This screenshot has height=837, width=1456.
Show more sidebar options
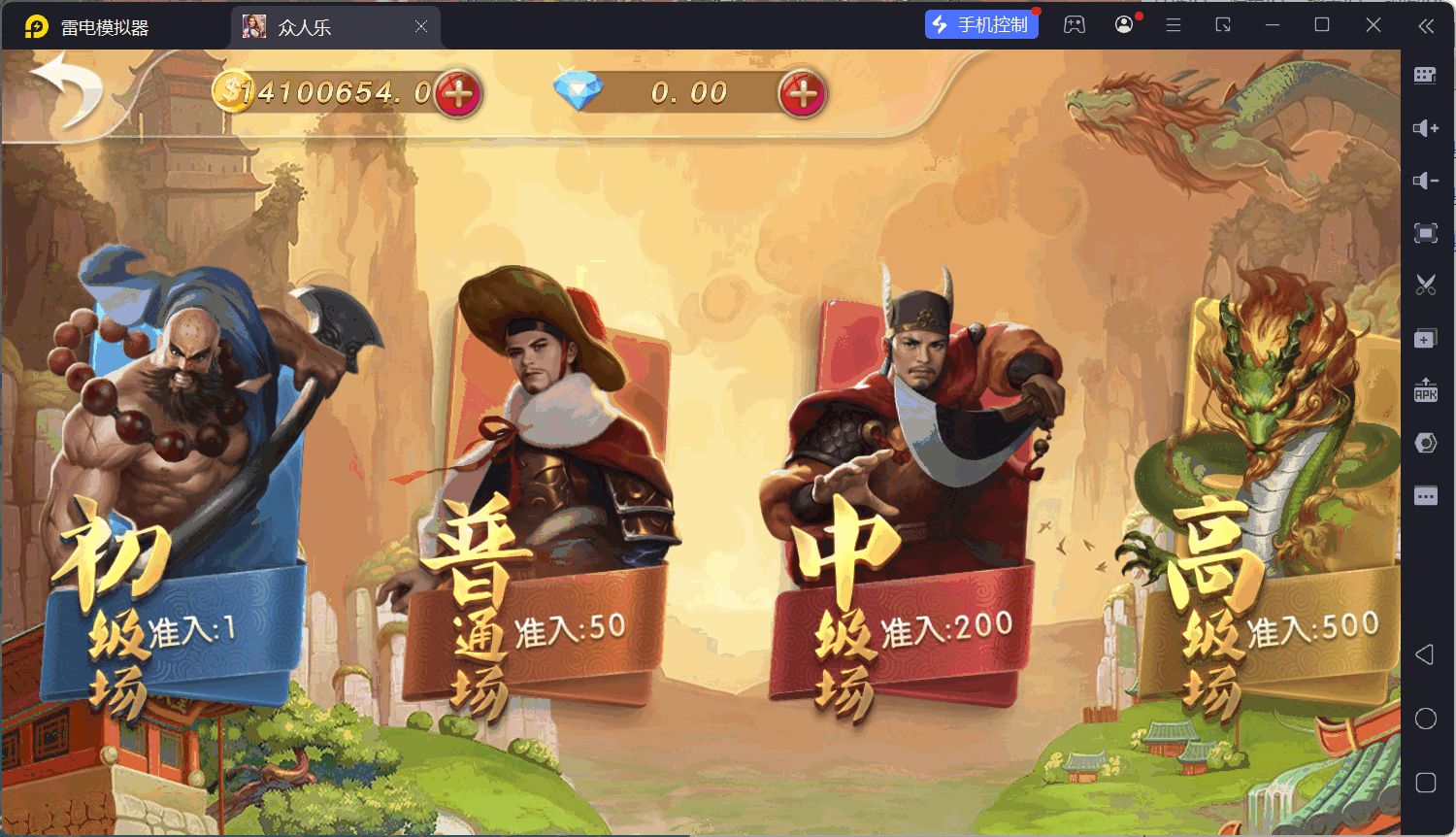click(1425, 495)
